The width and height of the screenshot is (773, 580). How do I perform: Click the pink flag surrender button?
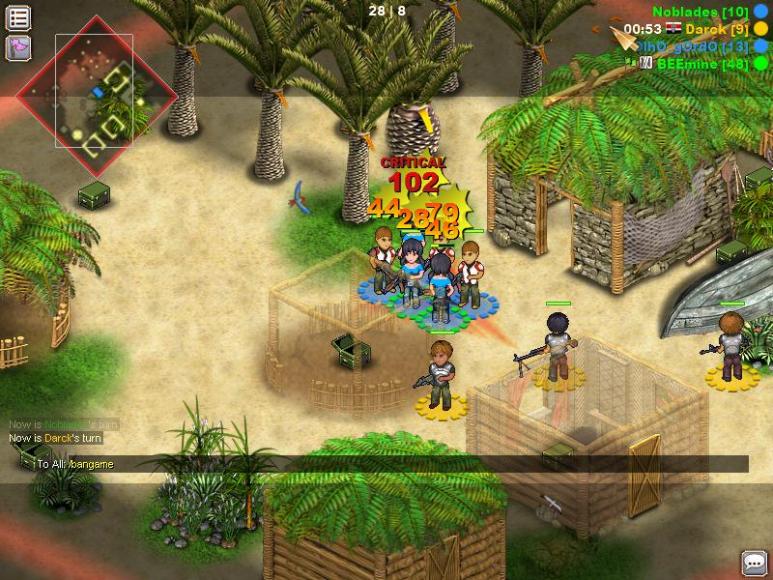point(18,47)
